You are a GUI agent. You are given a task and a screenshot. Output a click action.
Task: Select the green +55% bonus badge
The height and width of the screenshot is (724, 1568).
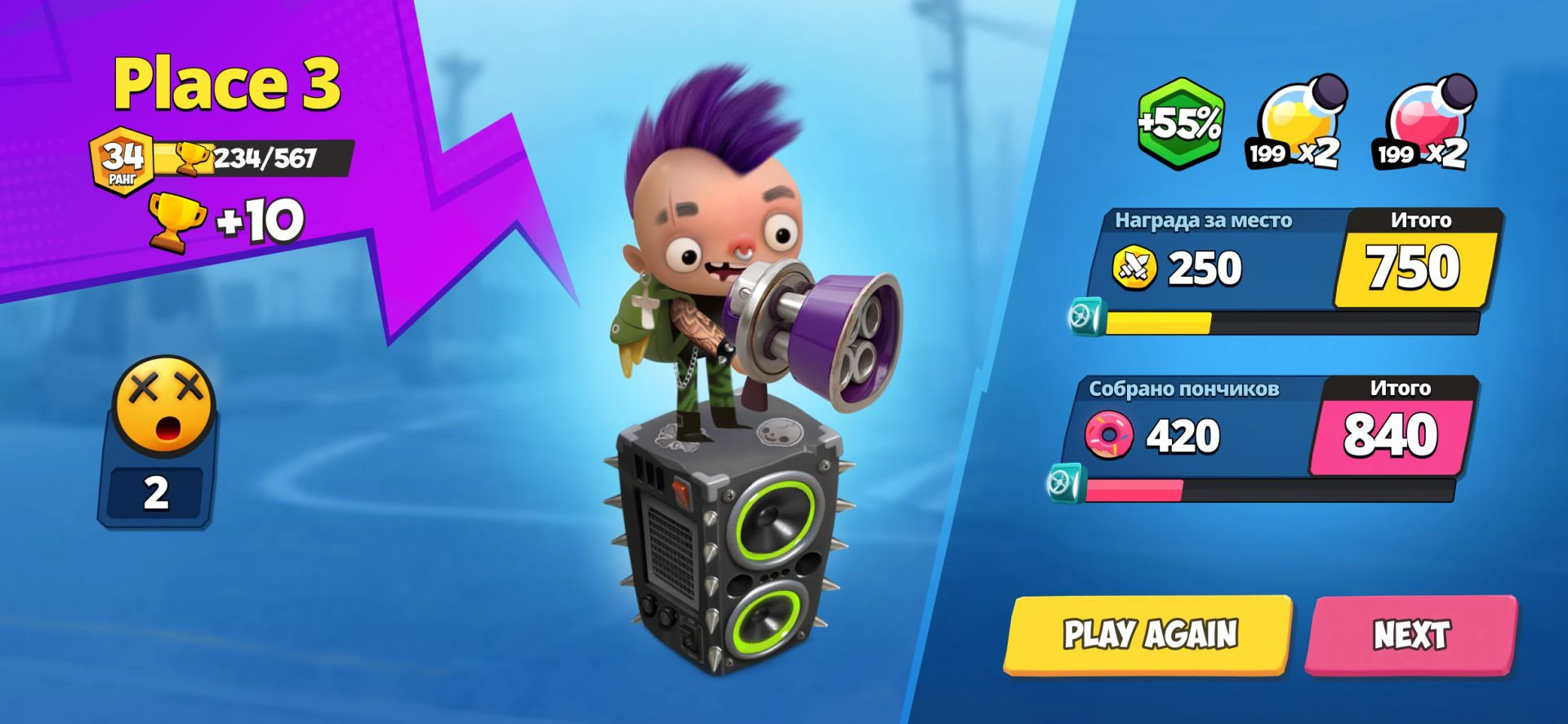click(x=1180, y=124)
